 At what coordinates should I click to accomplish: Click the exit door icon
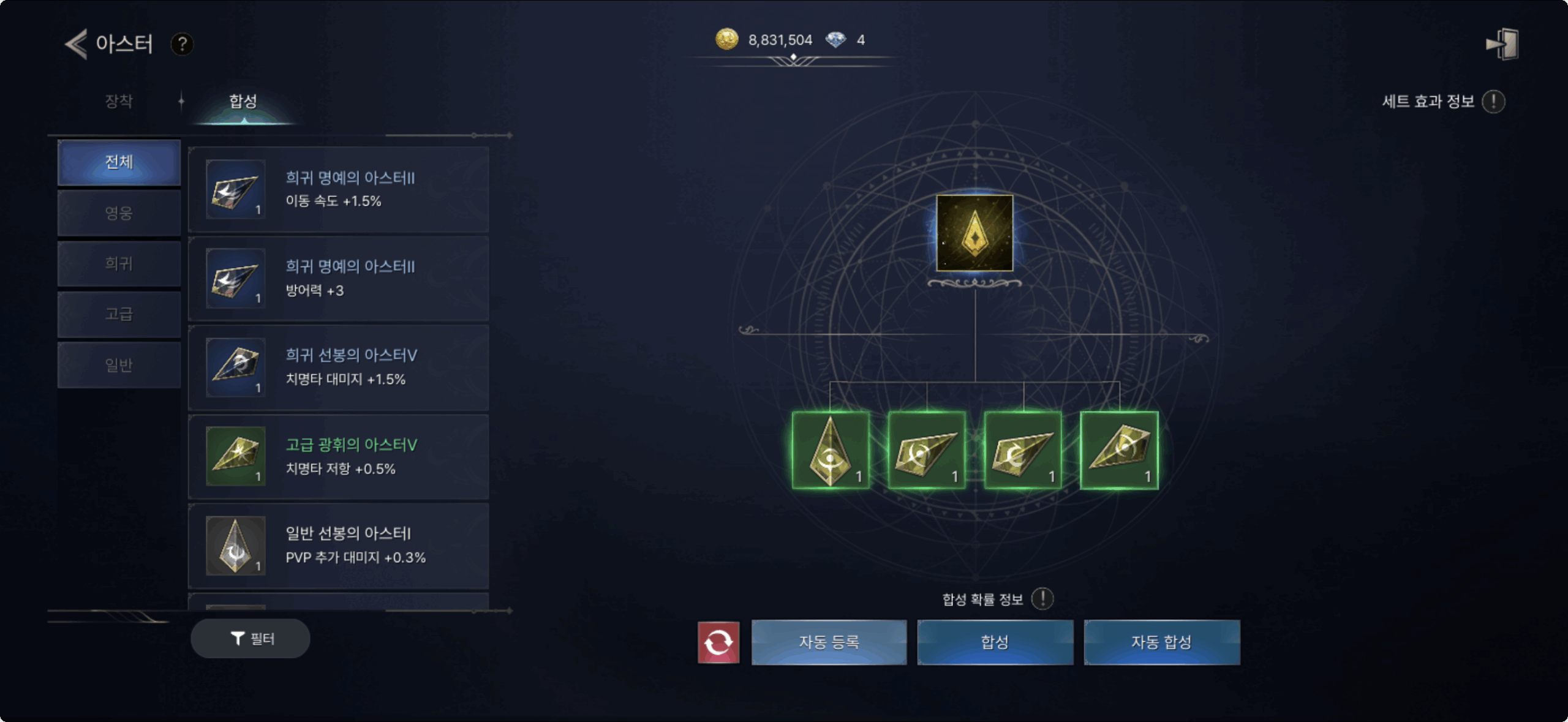tap(1502, 44)
